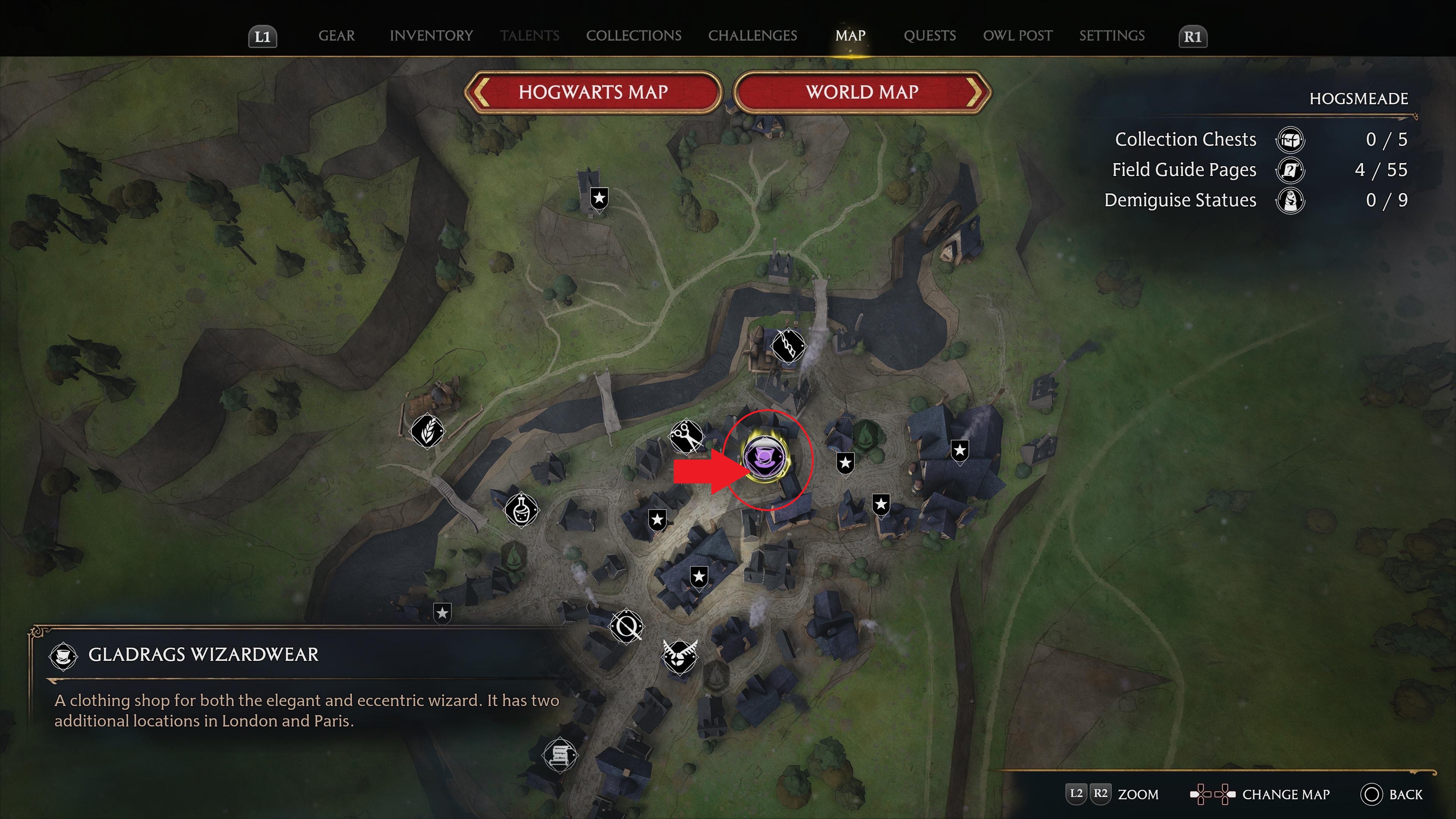
Task: Open the Settings tab
Action: (1112, 36)
